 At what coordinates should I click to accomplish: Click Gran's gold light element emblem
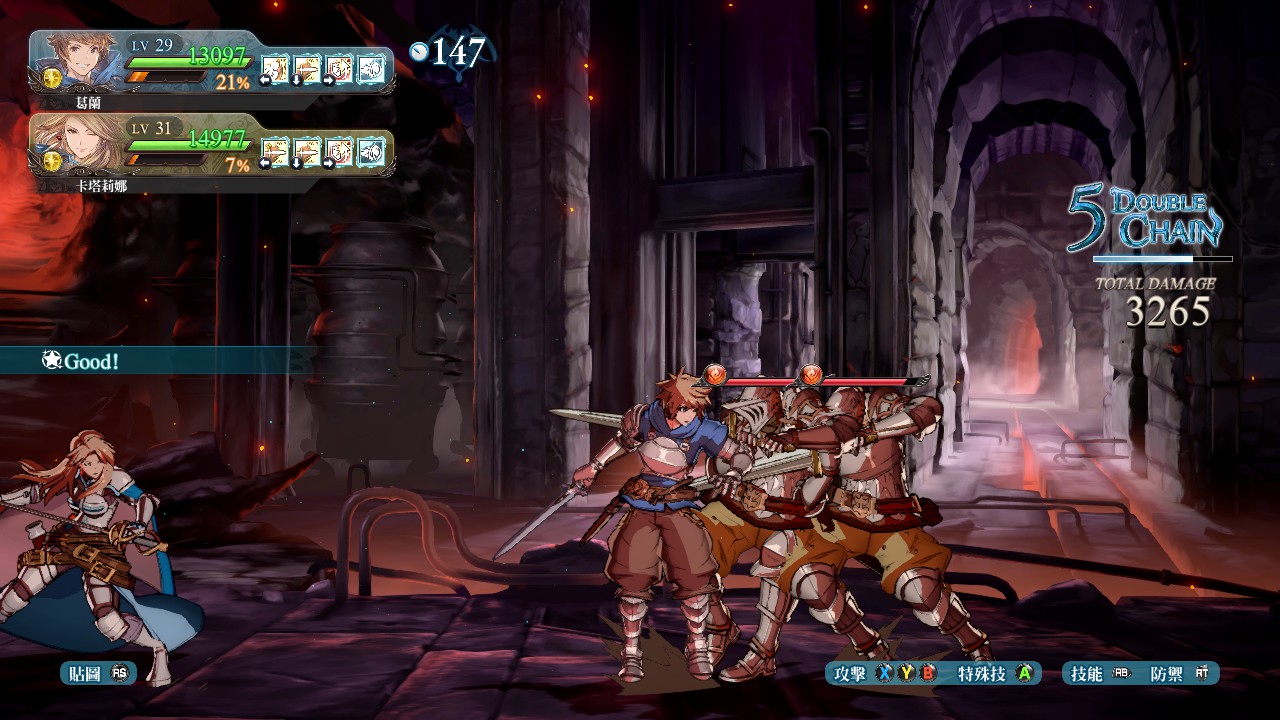click(53, 77)
